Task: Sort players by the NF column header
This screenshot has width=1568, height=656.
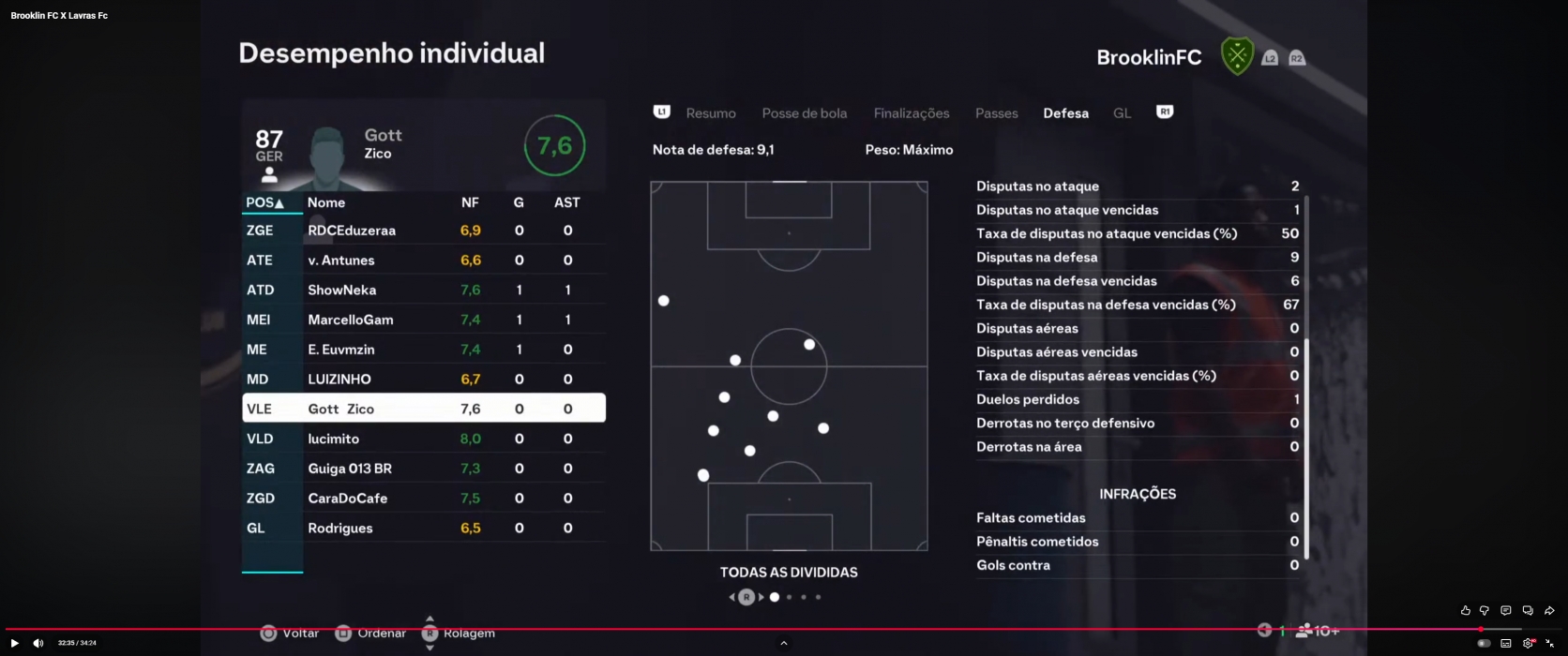Action: click(470, 202)
